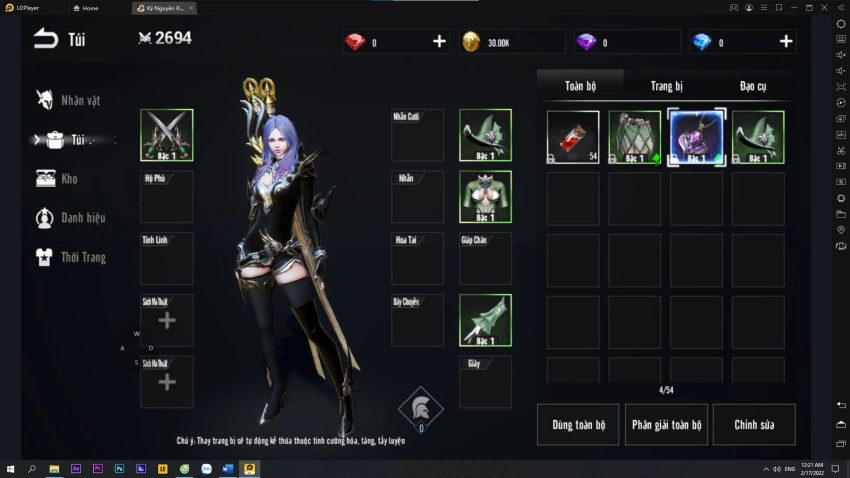Open the Danh hiệu titles menu
Image resolution: width=850 pixels, height=478 pixels.
pos(70,218)
